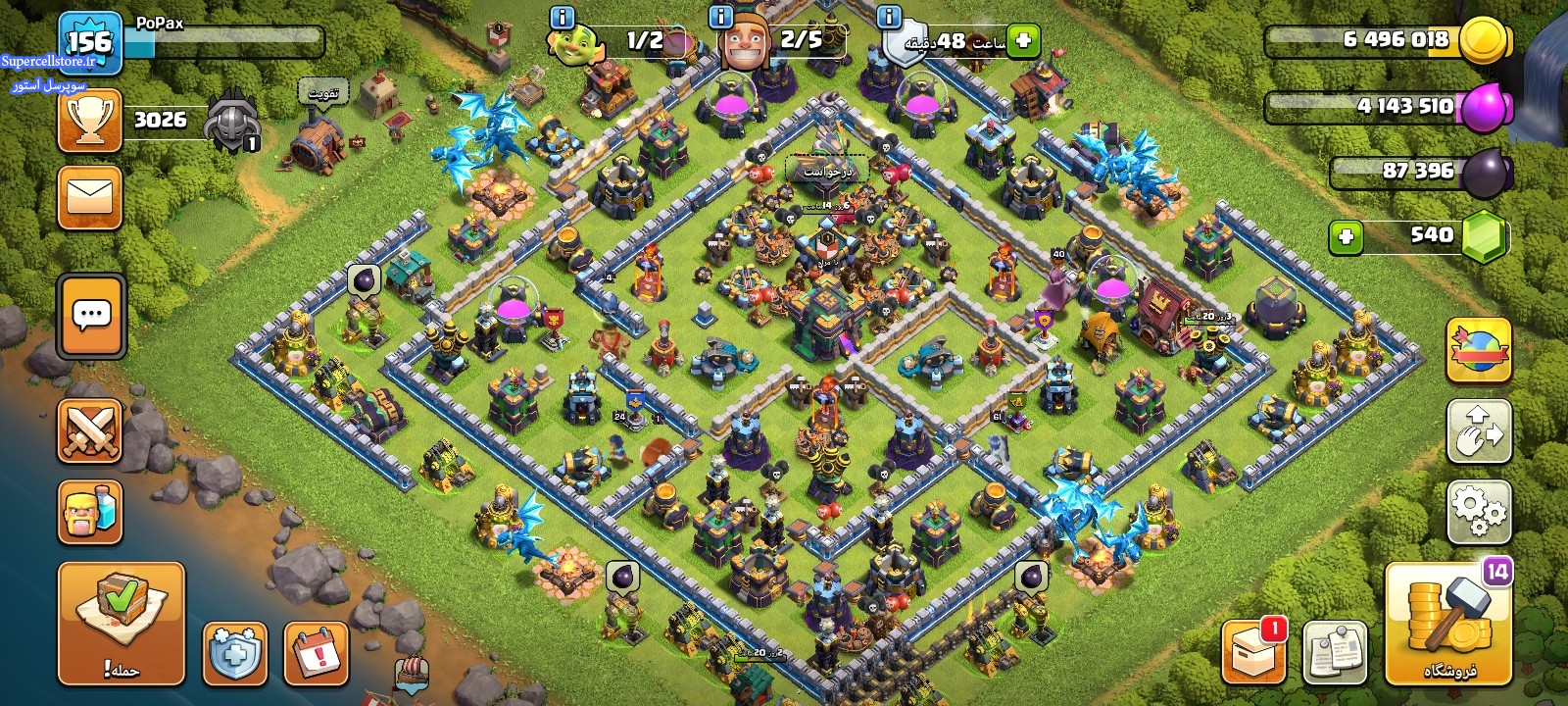Open the colorful globe button
The width and height of the screenshot is (1568, 706).
(1479, 350)
